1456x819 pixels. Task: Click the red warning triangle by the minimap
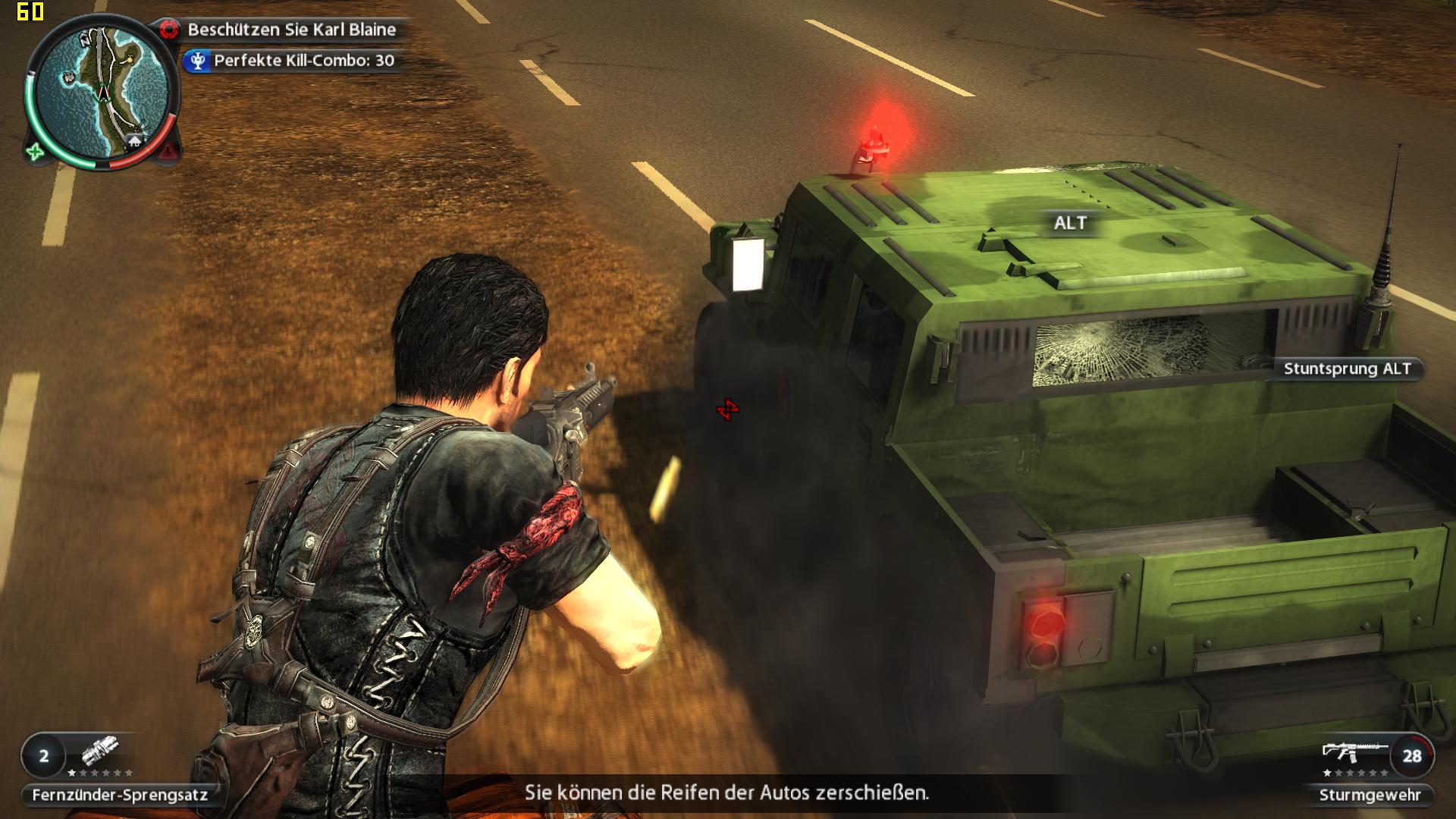168,153
